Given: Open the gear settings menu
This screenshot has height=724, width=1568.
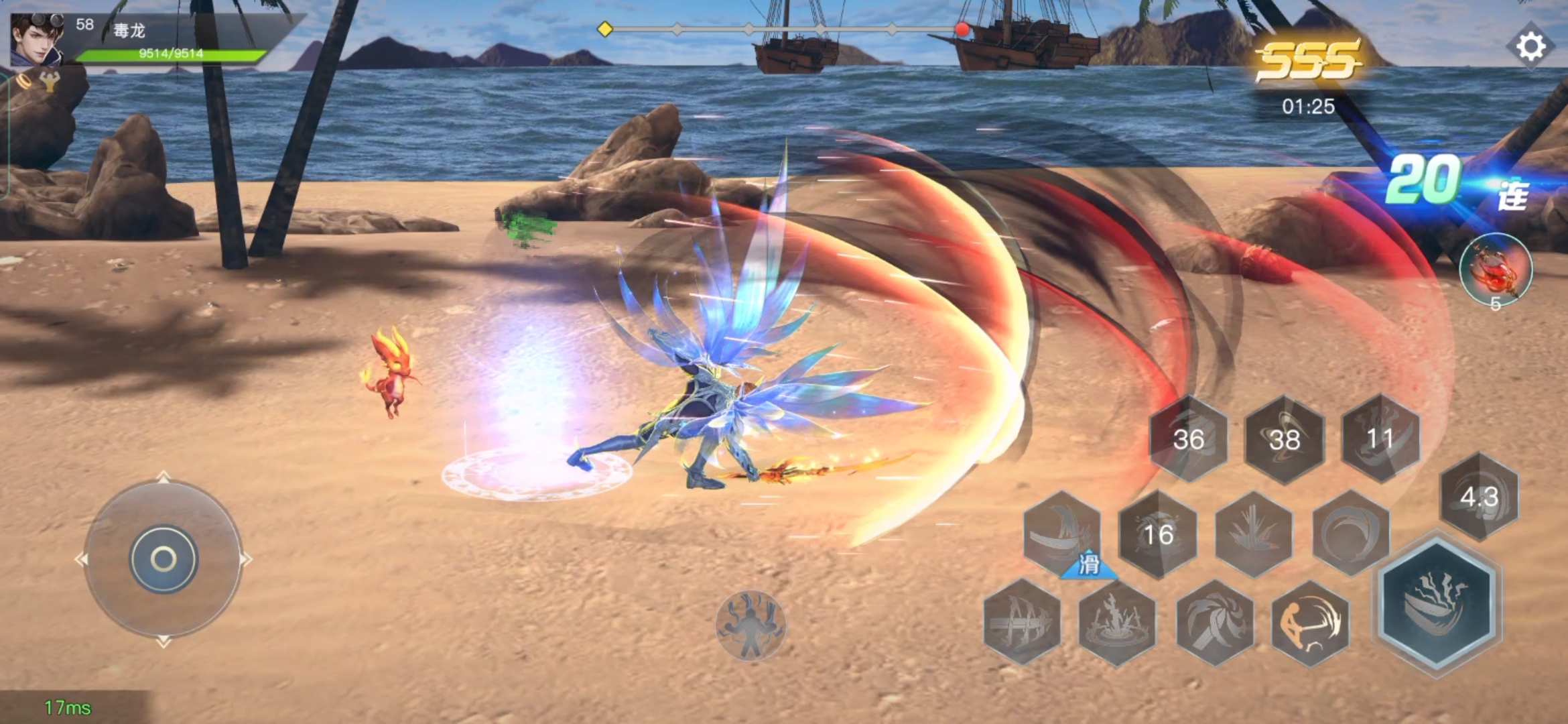Looking at the screenshot, I should pyautogui.click(x=1530, y=46).
